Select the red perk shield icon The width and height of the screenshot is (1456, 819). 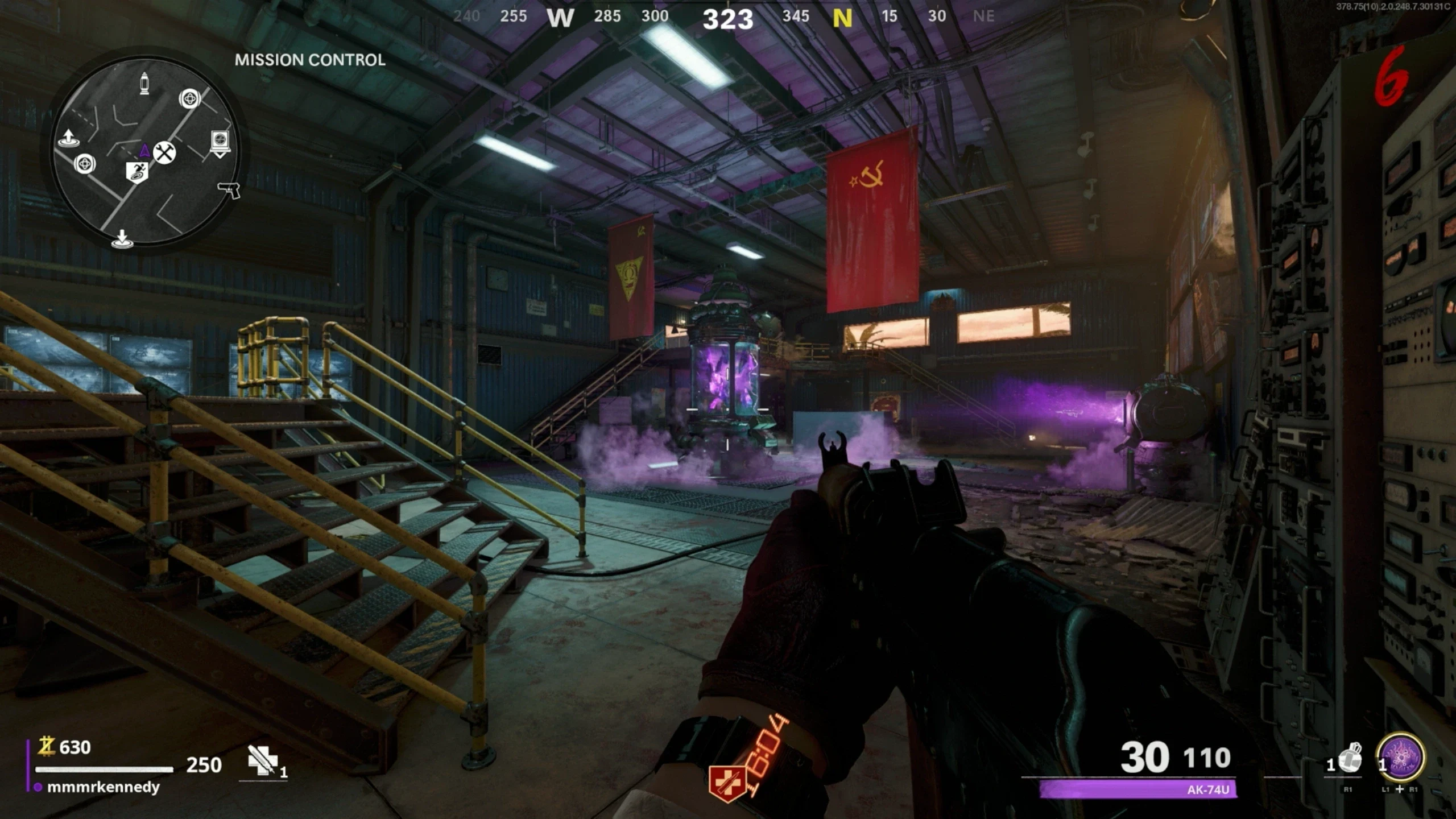coord(726,783)
